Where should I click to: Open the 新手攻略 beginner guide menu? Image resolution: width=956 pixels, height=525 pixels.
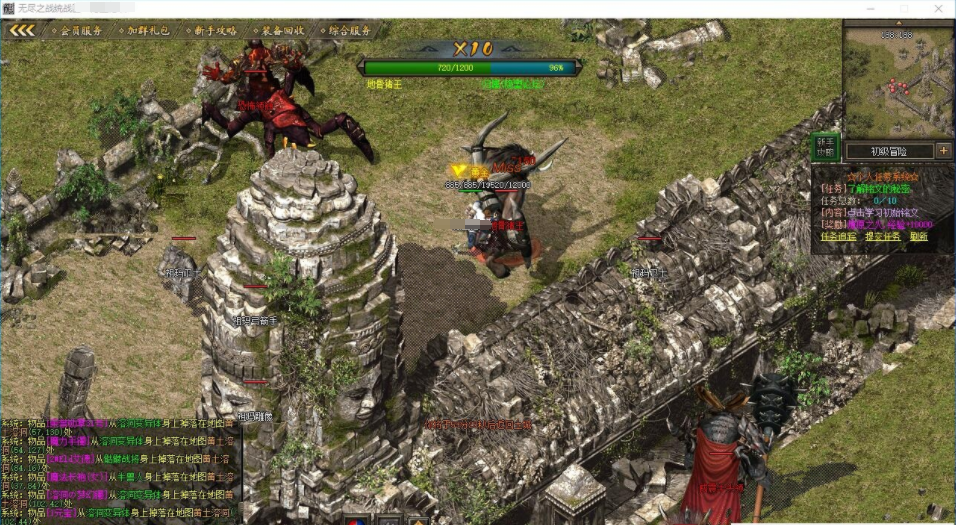coord(214,30)
